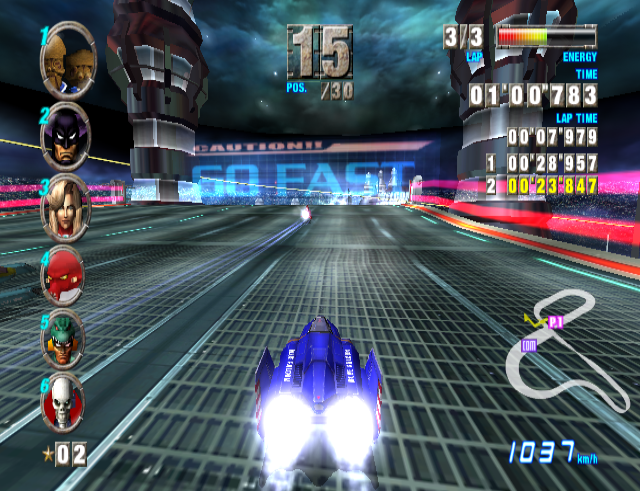This screenshot has width=640, height=491.
Task: Pick the fifth-place green reptile pilot portrait
Action: tap(63, 337)
